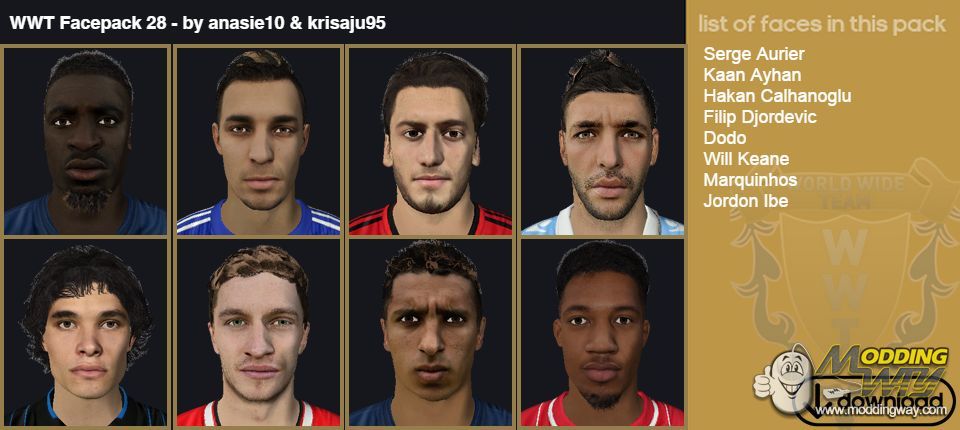Select the long-haired Dodo face thumbnail
Screen dimensions: 960x430
tap(86, 333)
